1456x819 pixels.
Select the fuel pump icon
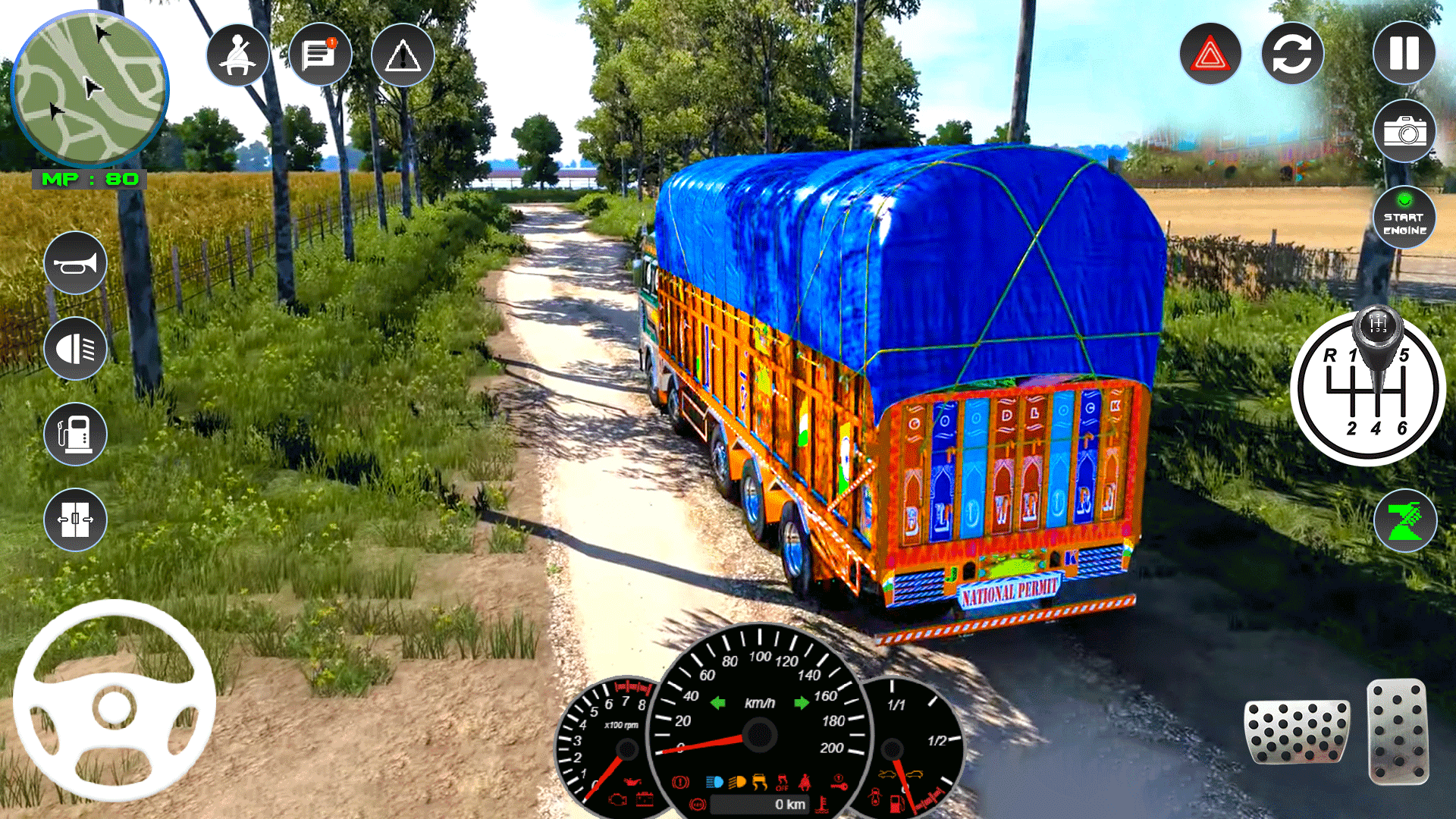click(75, 435)
